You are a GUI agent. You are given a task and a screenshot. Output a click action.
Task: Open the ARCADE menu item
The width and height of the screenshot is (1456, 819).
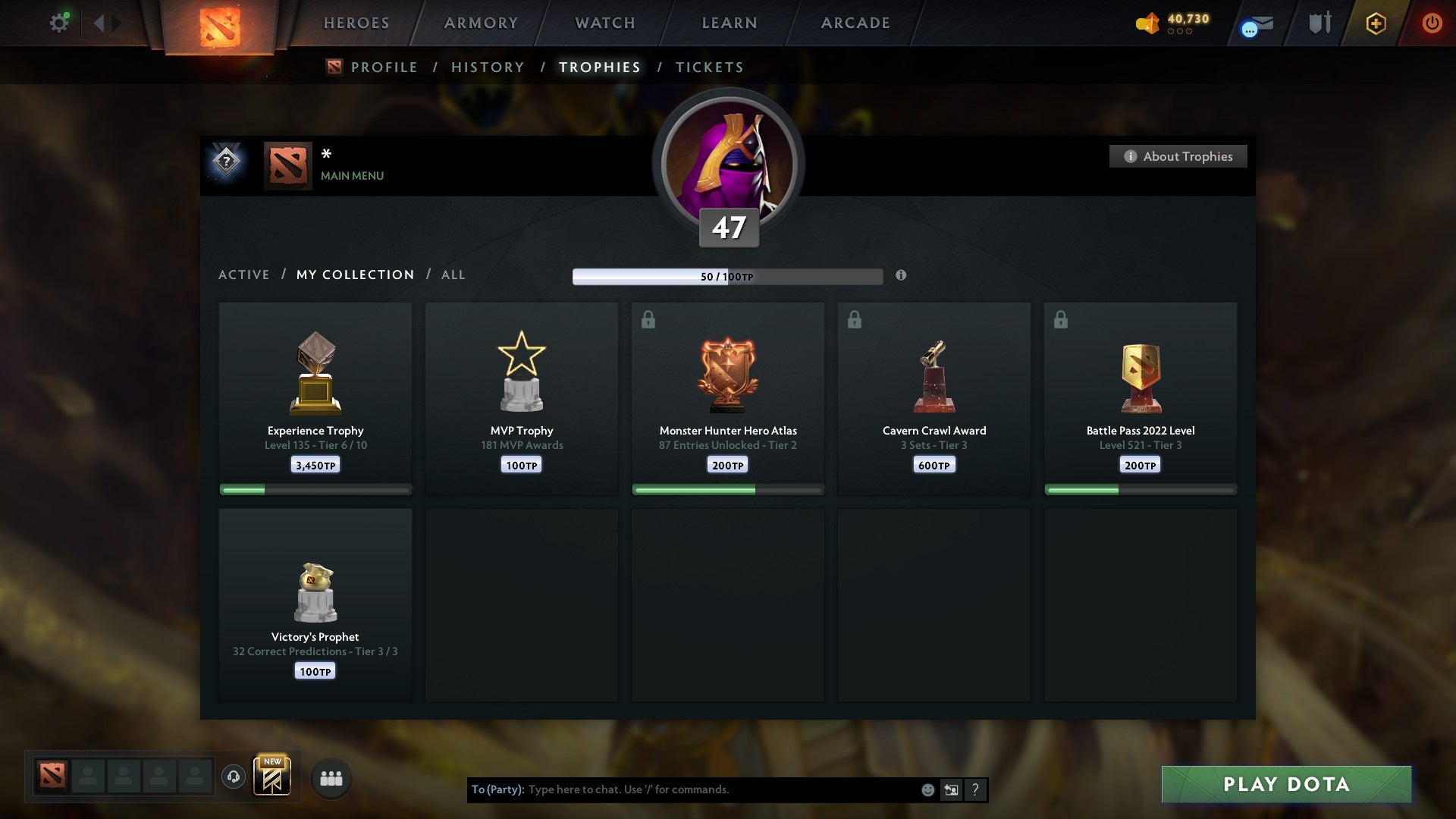854,23
